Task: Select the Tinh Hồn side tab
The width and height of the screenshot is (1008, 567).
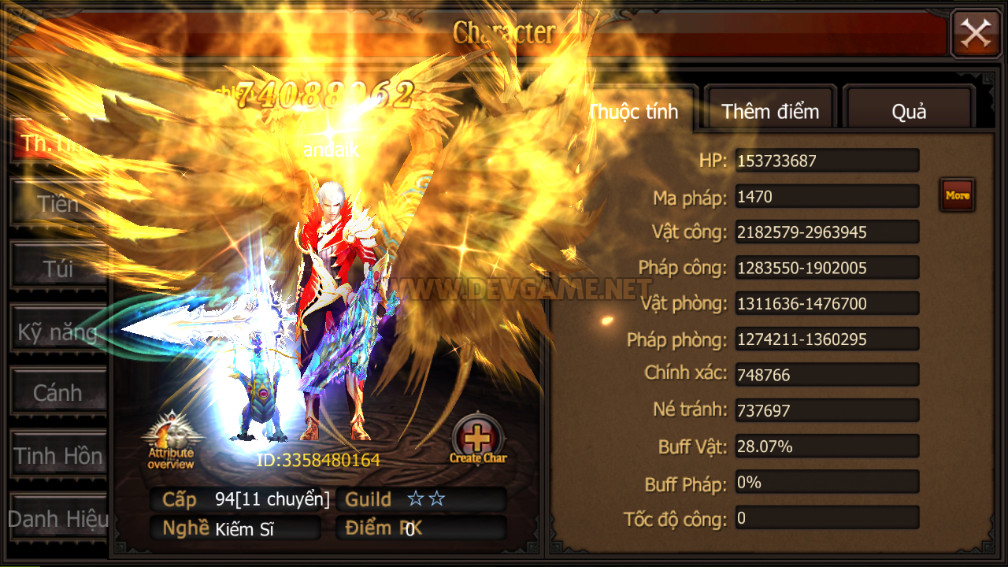Action: [58, 456]
